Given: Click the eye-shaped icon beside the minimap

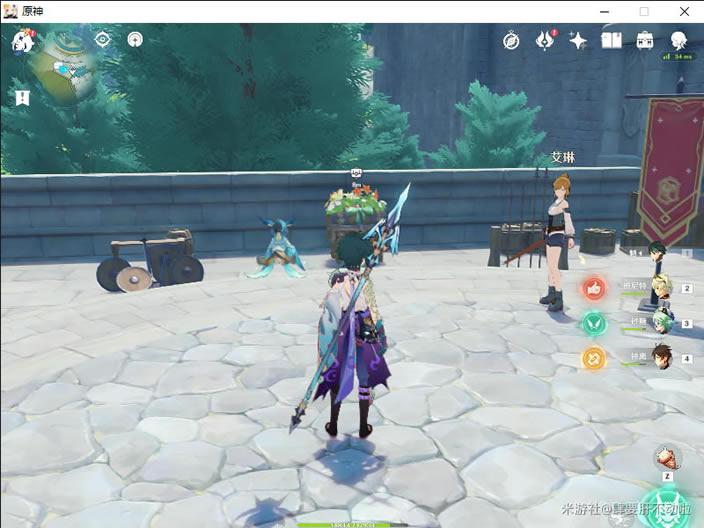Looking at the screenshot, I should (x=102, y=40).
